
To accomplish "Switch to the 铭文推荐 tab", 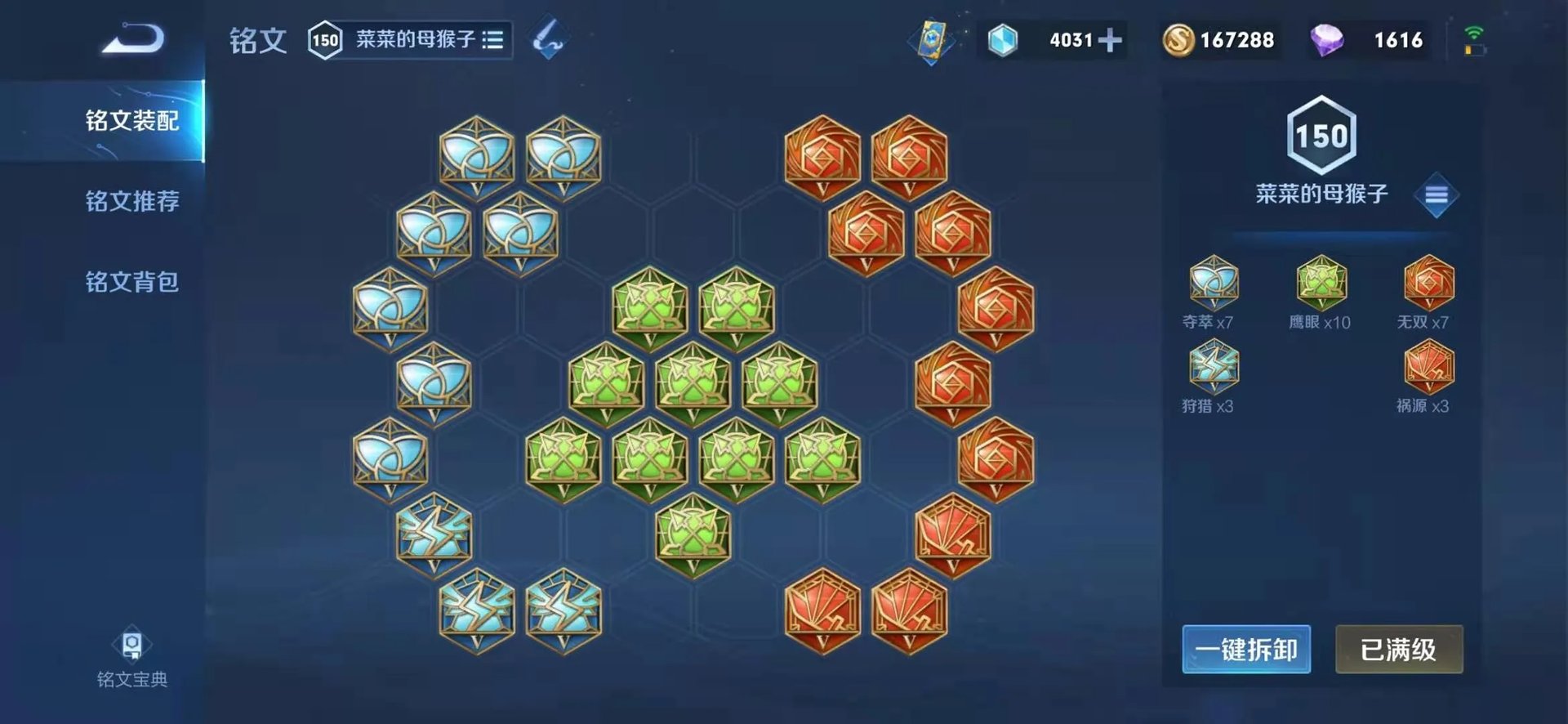I will tap(131, 199).
